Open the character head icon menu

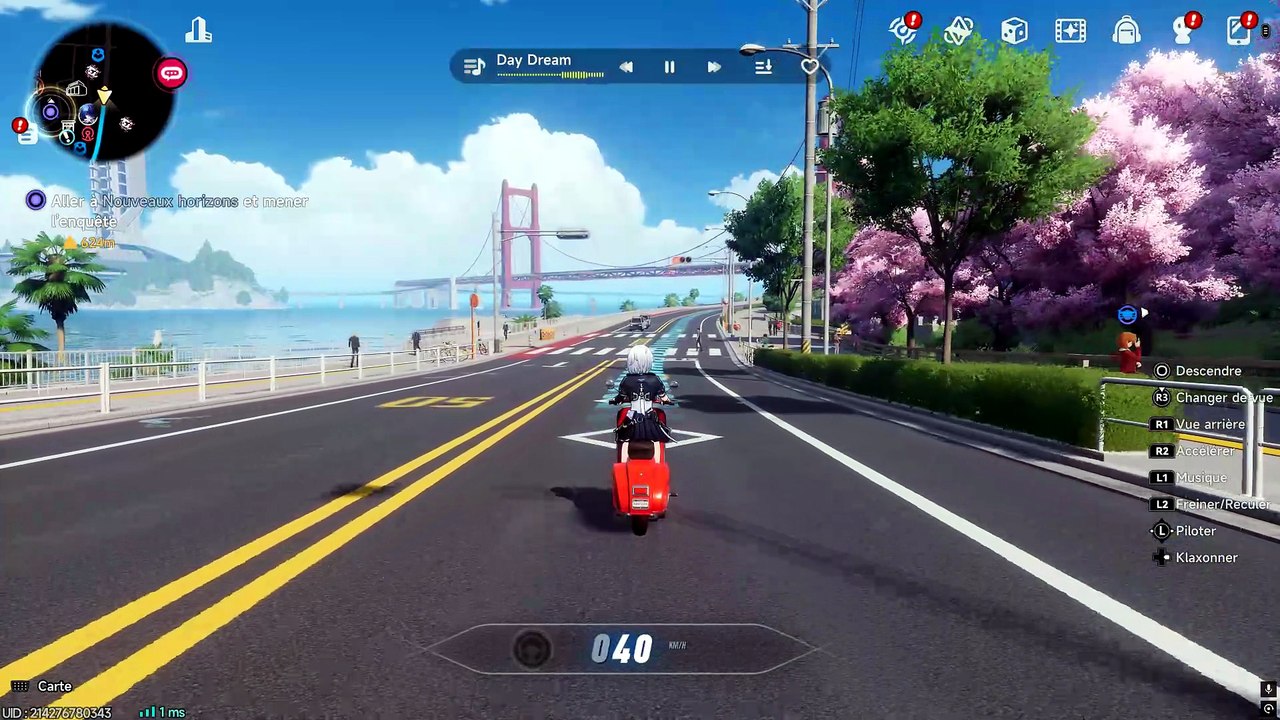[x=1183, y=30]
